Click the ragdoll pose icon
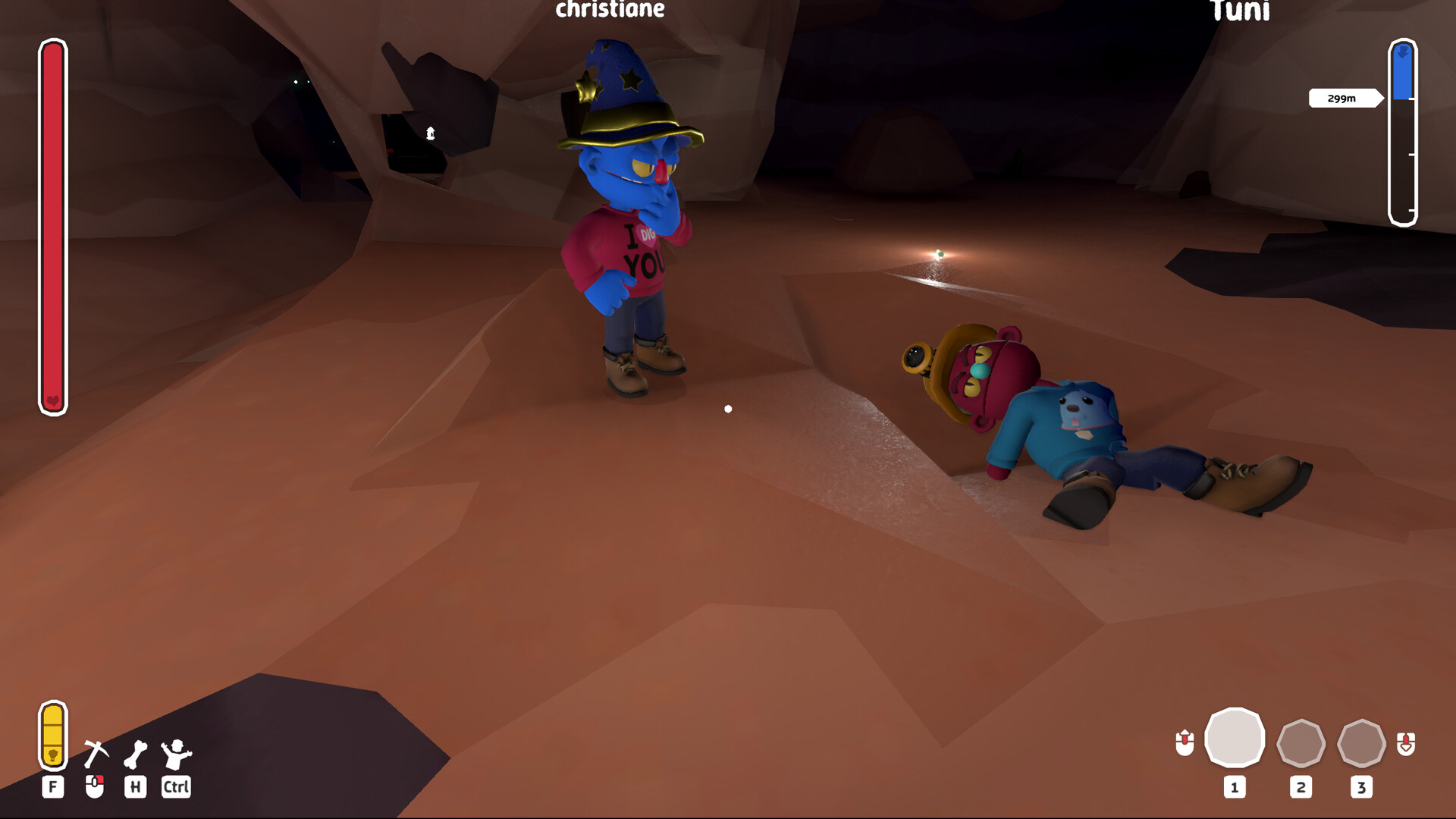The width and height of the screenshot is (1456, 819). (x=175, y=755)
